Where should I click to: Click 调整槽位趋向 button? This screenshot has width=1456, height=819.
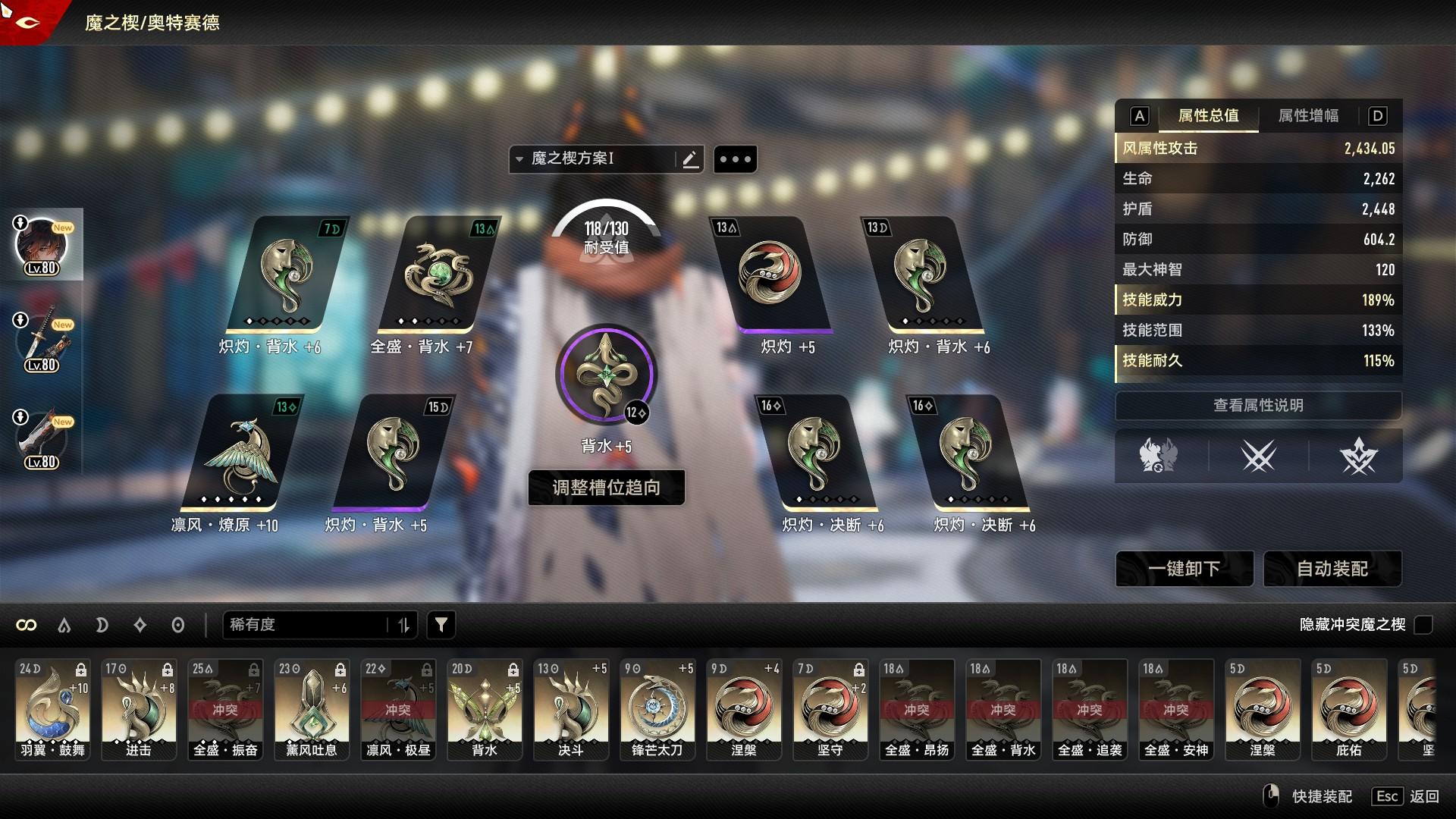click(606, 488)
